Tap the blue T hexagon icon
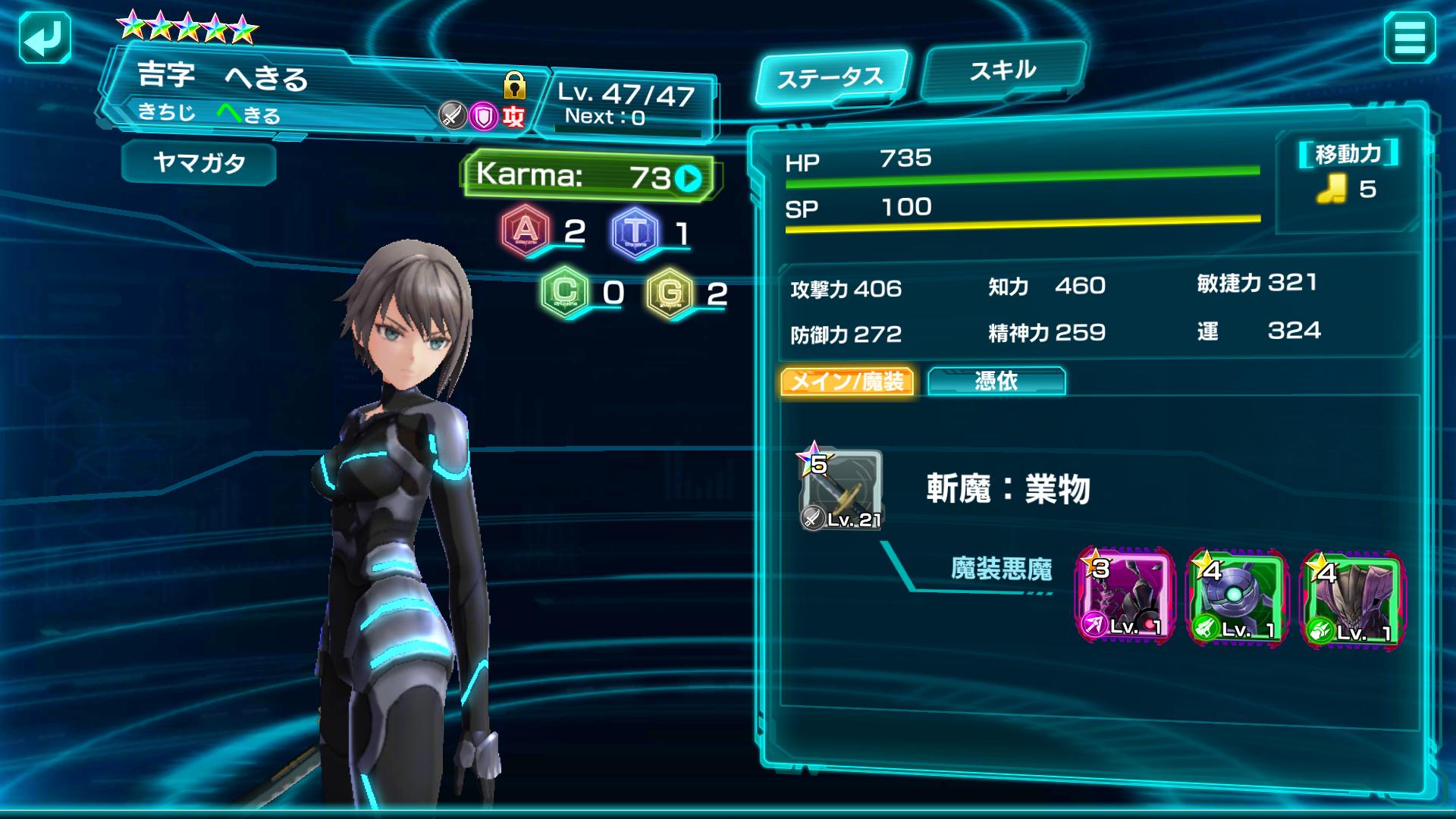The image size is (1456, 819). click(x=635, y=231)
